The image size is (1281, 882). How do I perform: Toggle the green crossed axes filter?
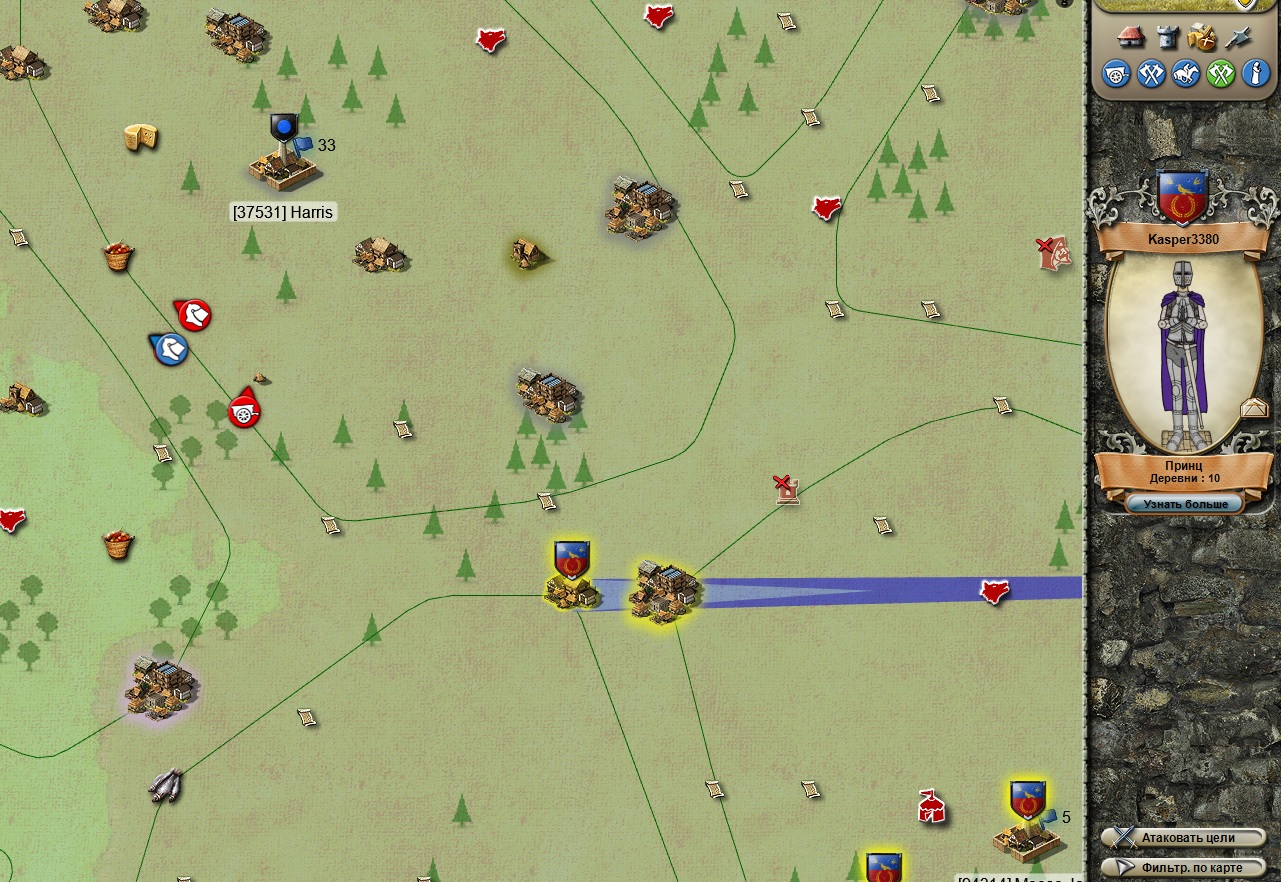(x=1221, y=73)
